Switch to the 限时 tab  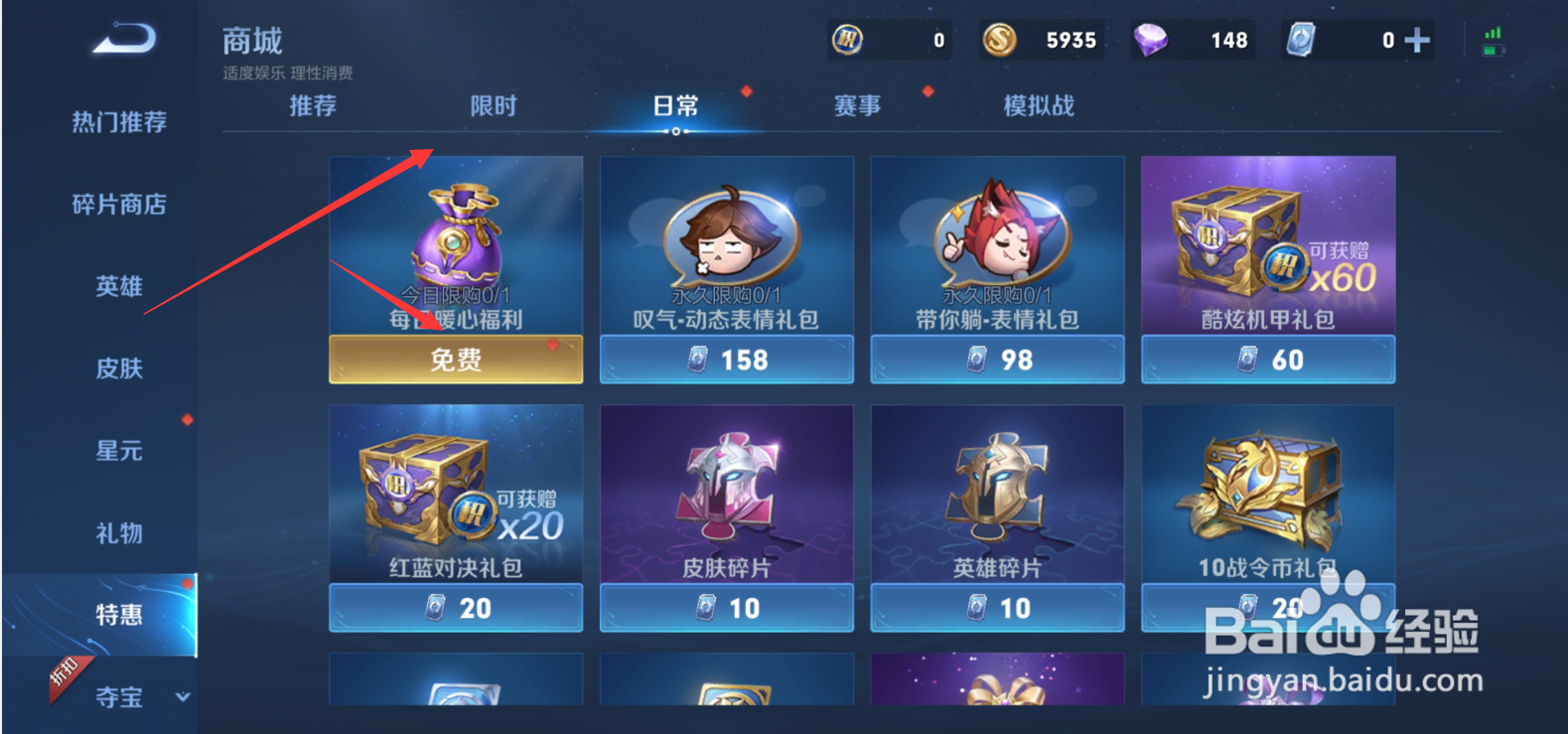click(494, 105)
